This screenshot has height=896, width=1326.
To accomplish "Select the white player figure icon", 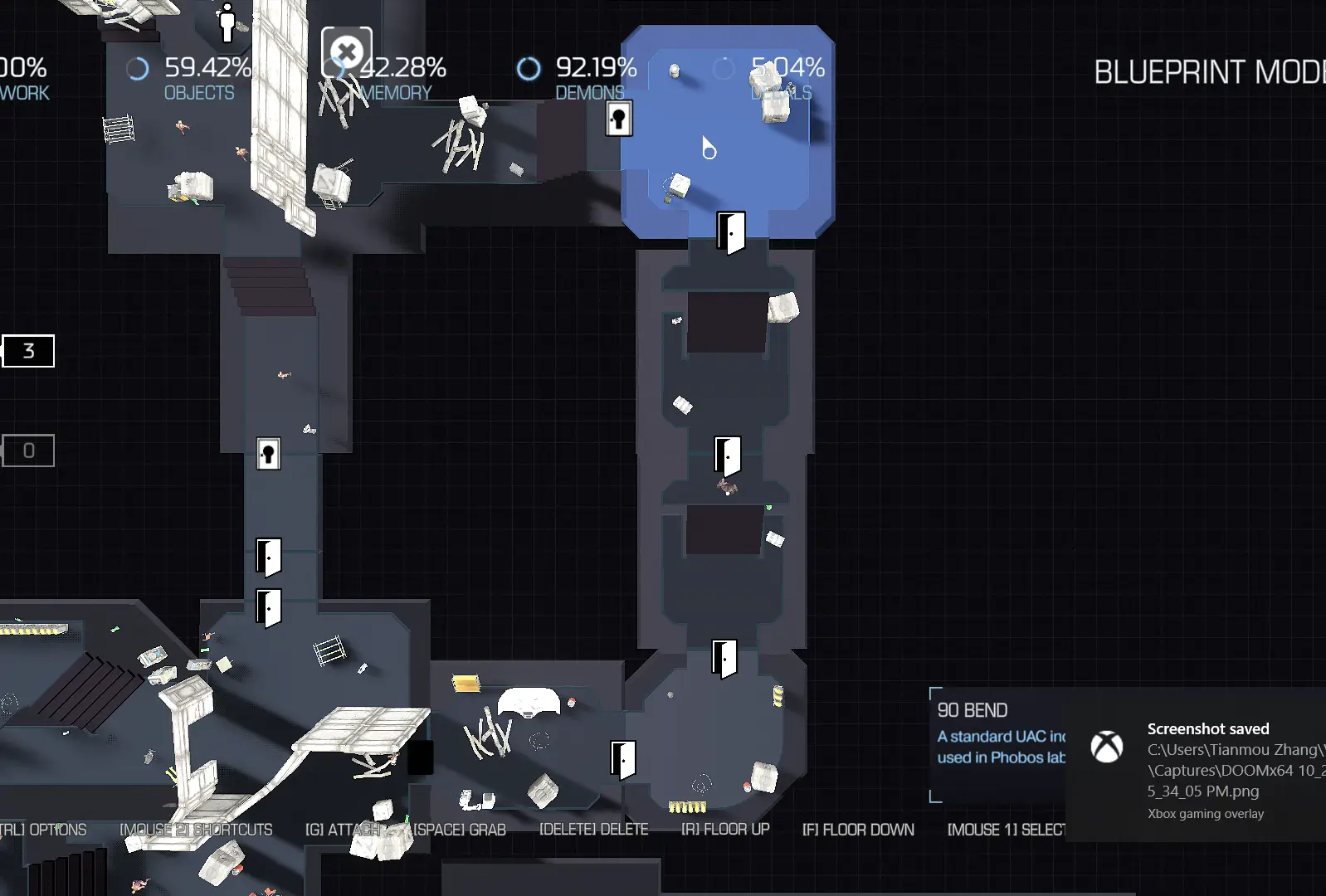I will 227,22.
